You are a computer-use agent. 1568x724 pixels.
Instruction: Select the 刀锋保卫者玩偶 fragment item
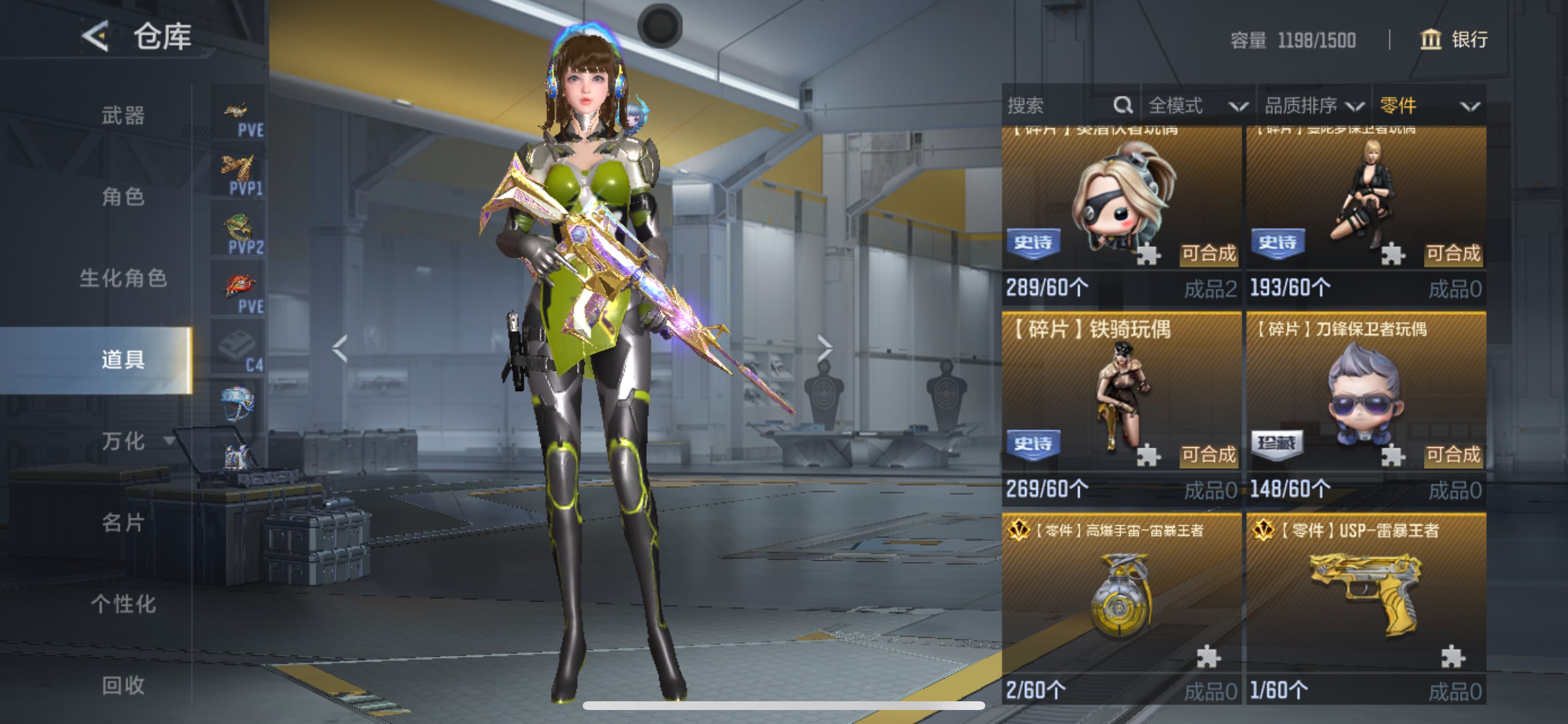coord(1366,402)
